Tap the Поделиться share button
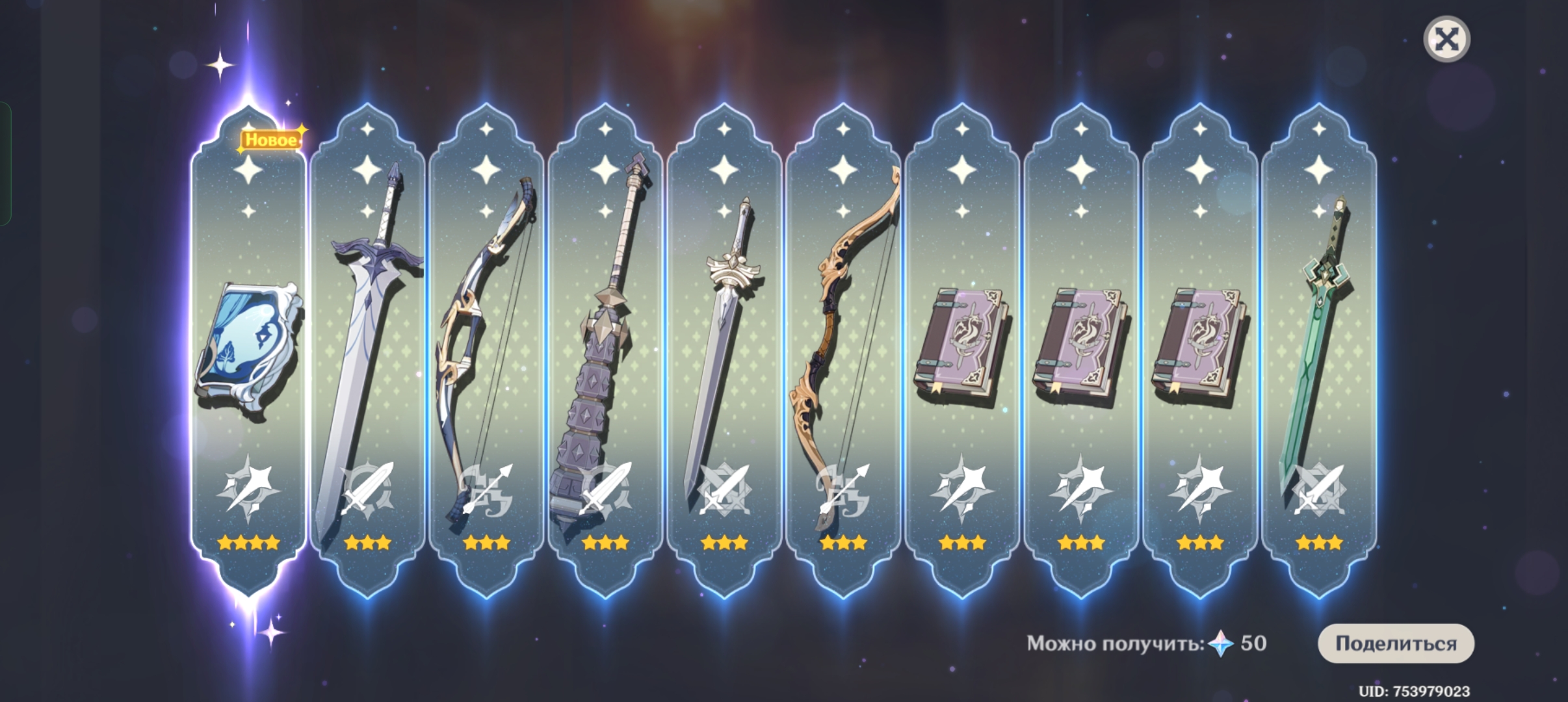 (1396, 643)
